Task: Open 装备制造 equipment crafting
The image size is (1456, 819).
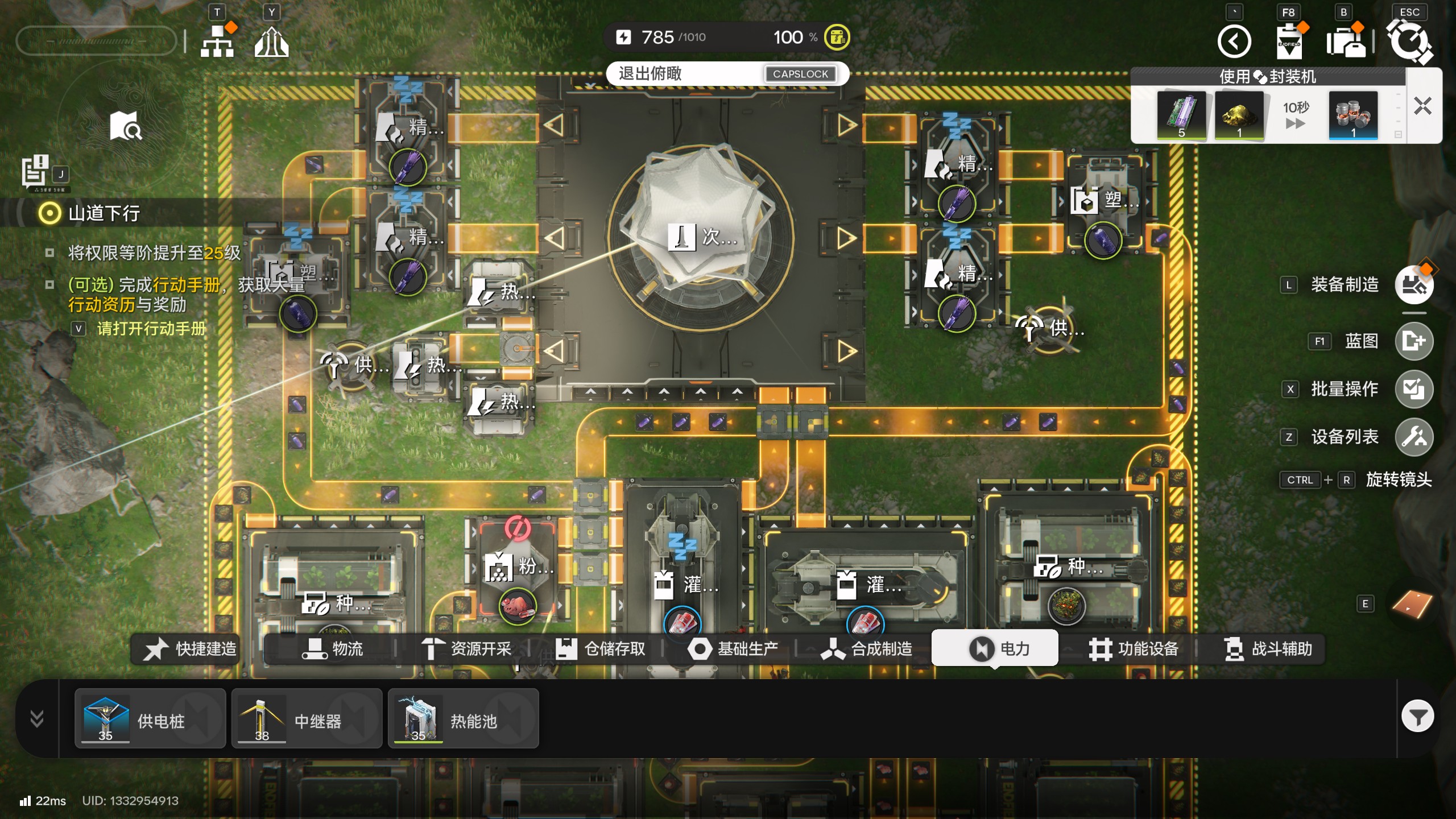Action: [x=1414, y=284]
